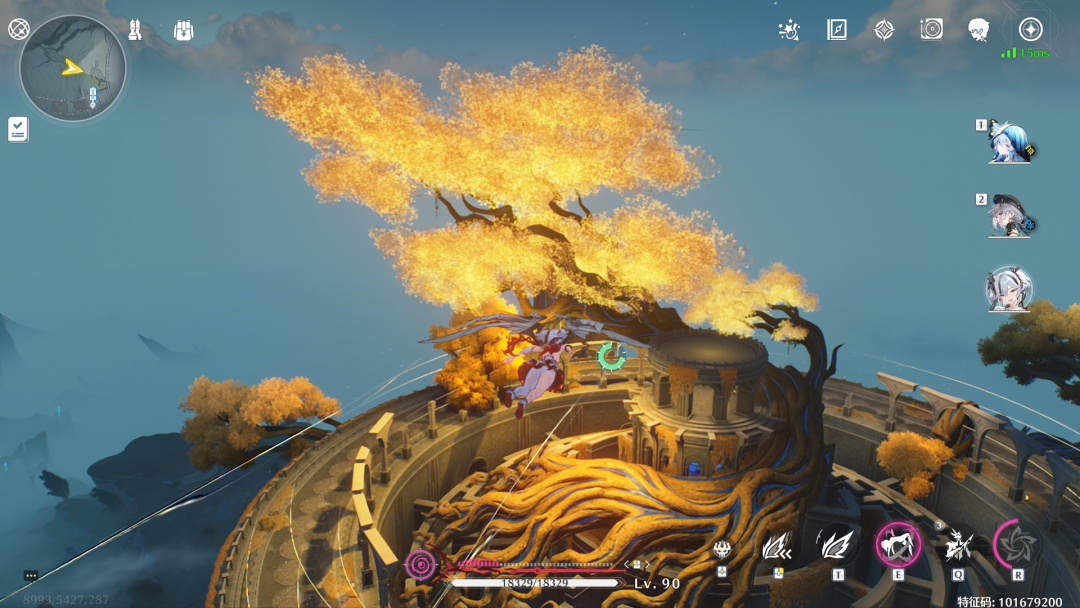Screen dimensions: 1080x608
Task: Open the quest checklist icon
Action: [x=18, y=129]
